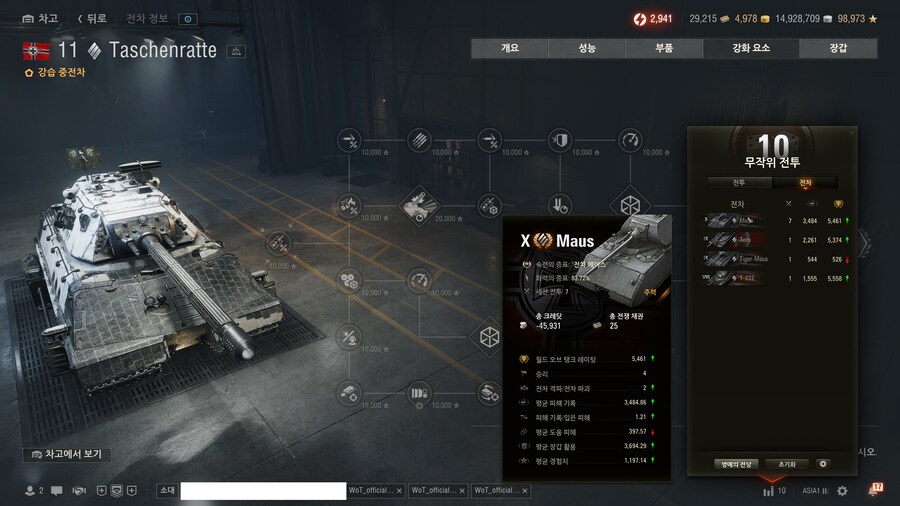
Task: Open the 개요 overview tab
Action: pos(510,48)
